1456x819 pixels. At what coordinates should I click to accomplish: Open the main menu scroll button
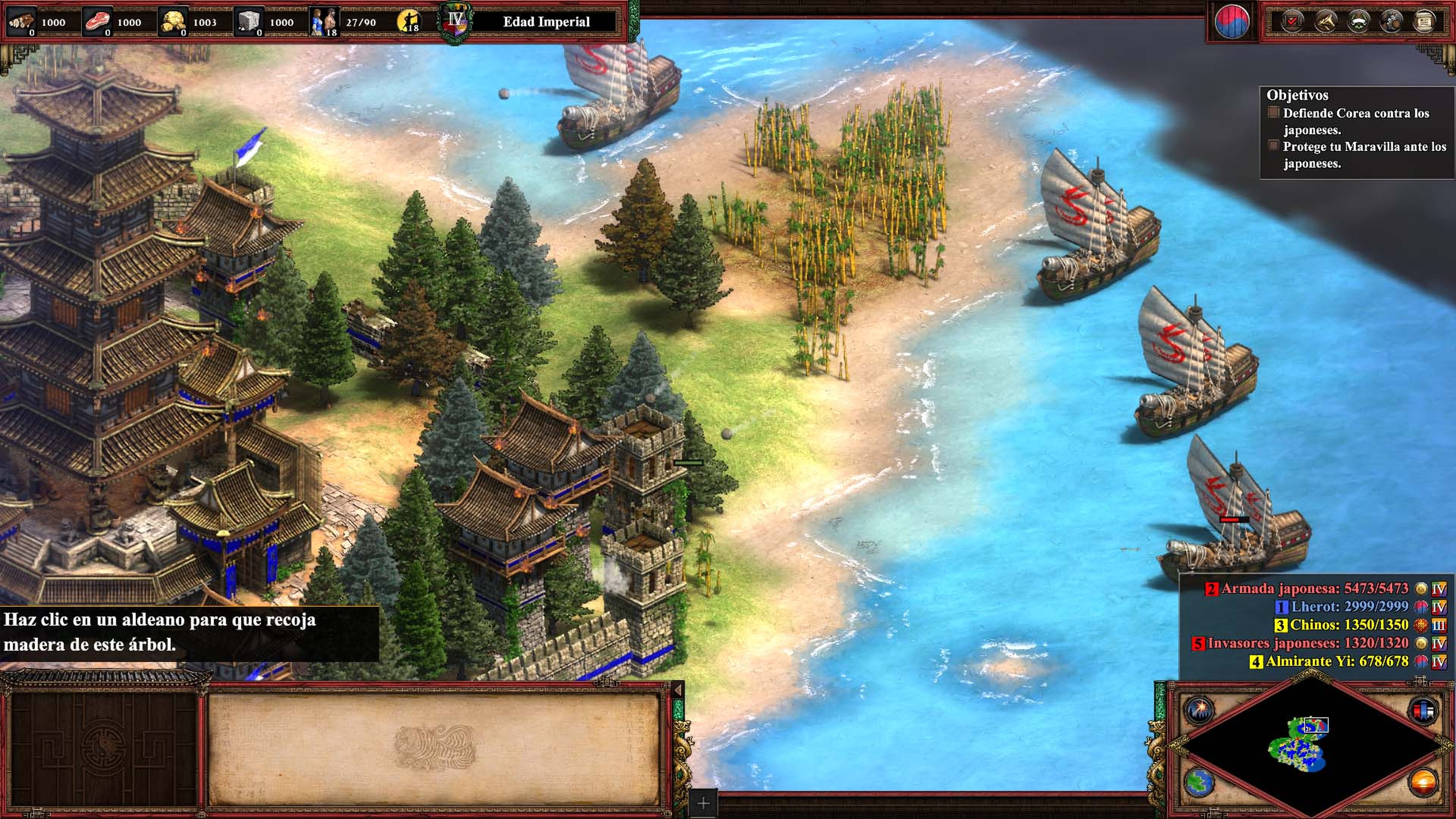1424,22
